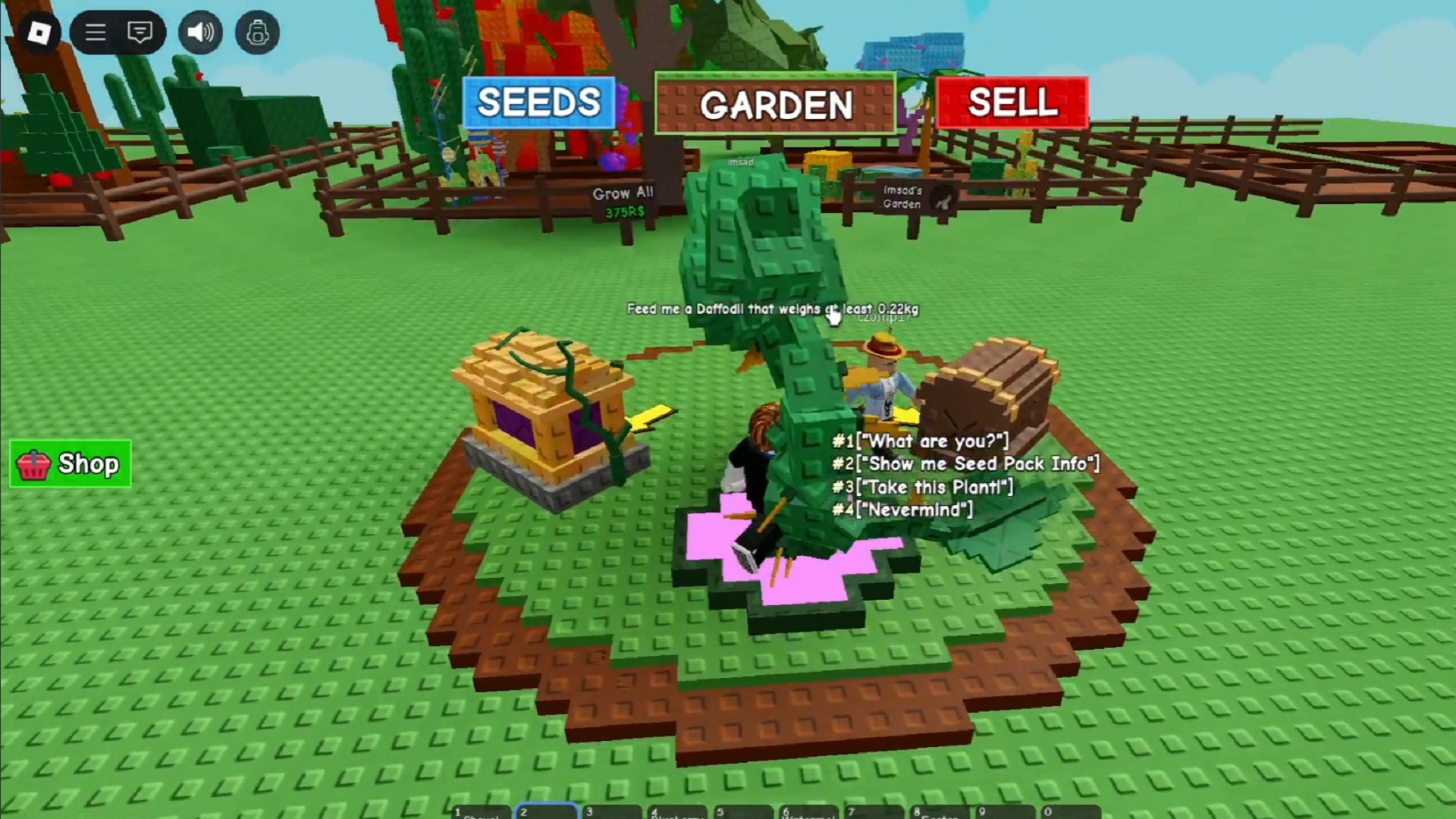Image resolution: width=1456 pixels, height=819 pixels.
Task: Open the SEEDS shop sign
Action: point(539,102)
